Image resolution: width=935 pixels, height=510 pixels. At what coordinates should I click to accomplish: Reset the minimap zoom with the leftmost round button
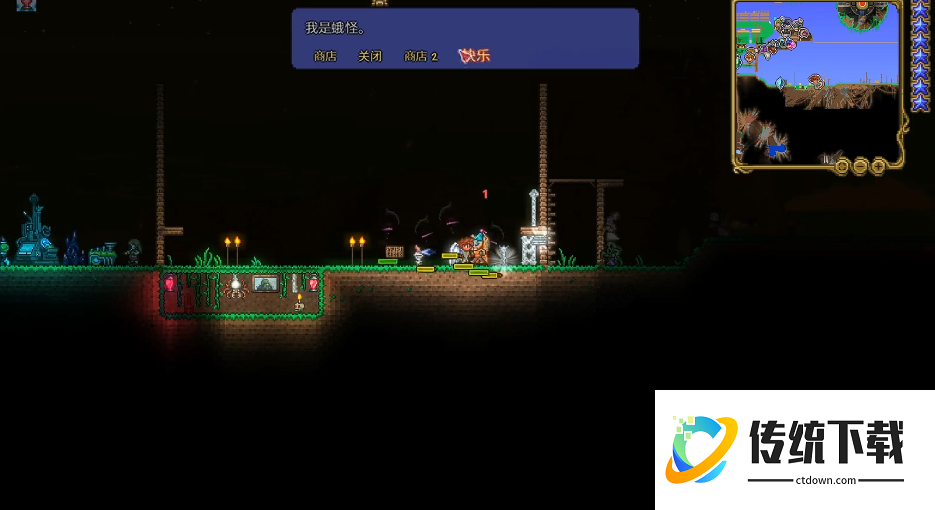point(842,165)
